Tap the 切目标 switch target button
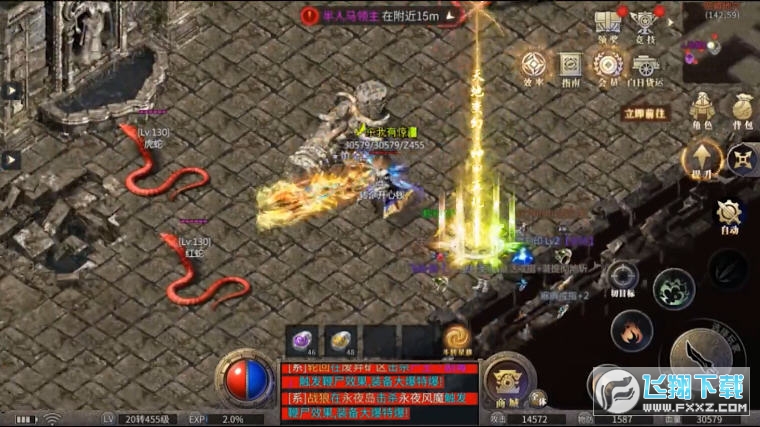Screen dimensions: 760x427 tap(623, 278)
